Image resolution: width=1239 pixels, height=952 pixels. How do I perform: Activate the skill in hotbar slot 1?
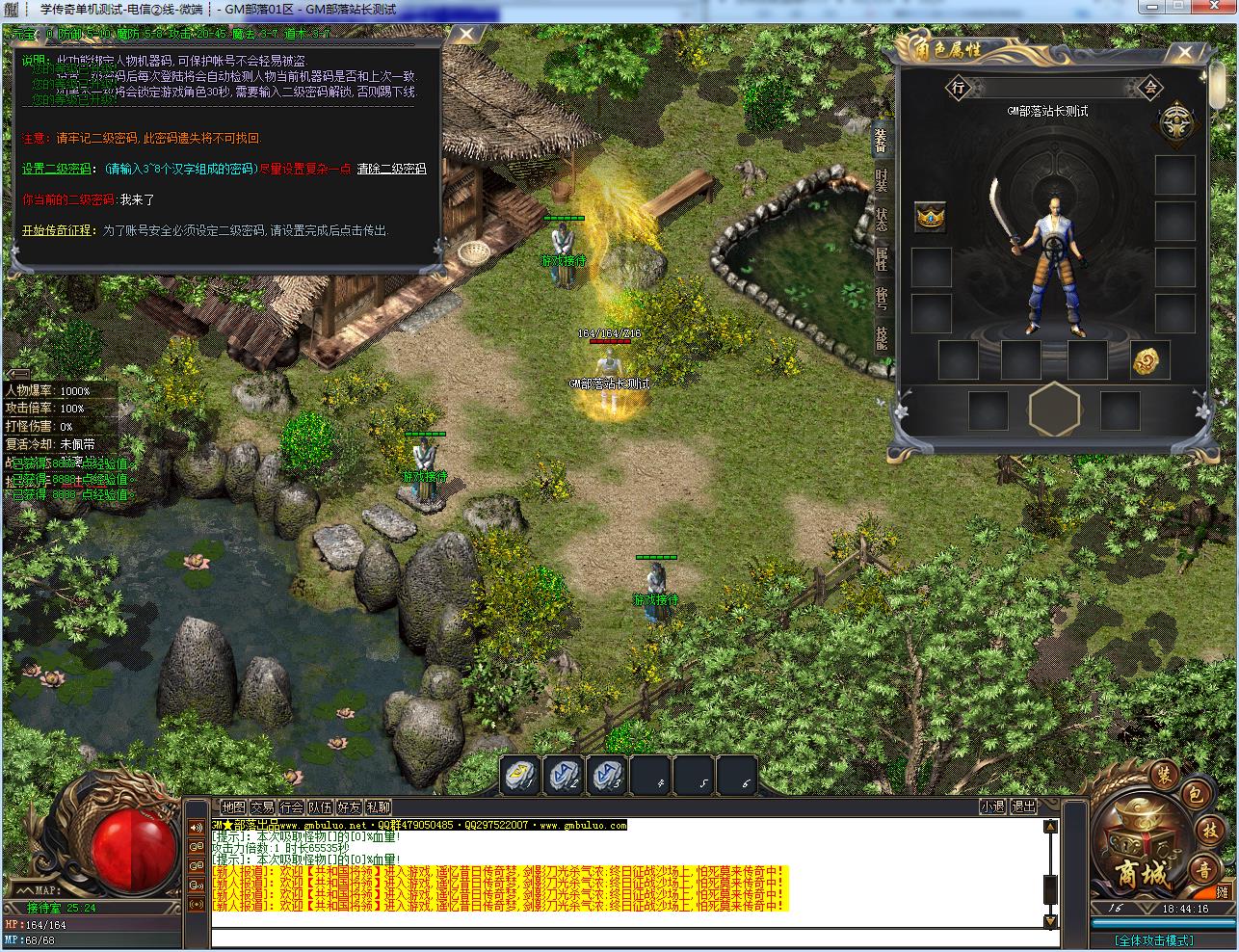click(x=520, y=775)
